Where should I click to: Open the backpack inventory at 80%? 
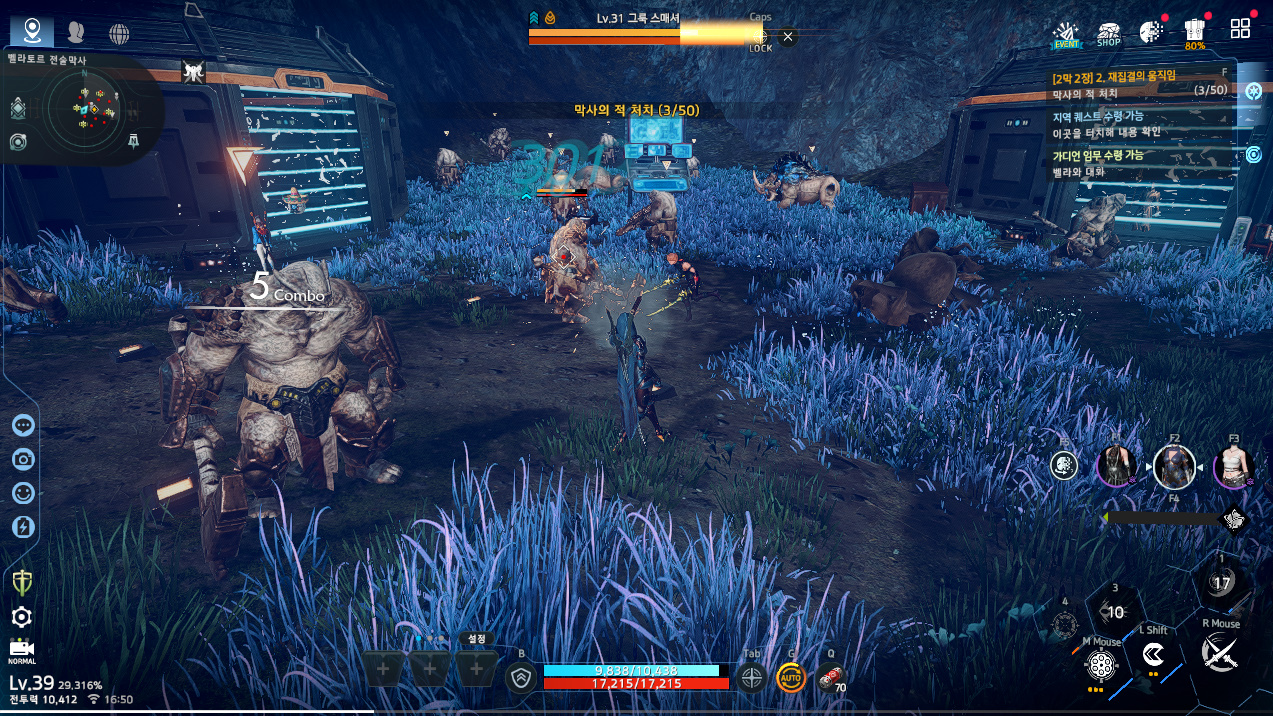tap(1194, 32)
